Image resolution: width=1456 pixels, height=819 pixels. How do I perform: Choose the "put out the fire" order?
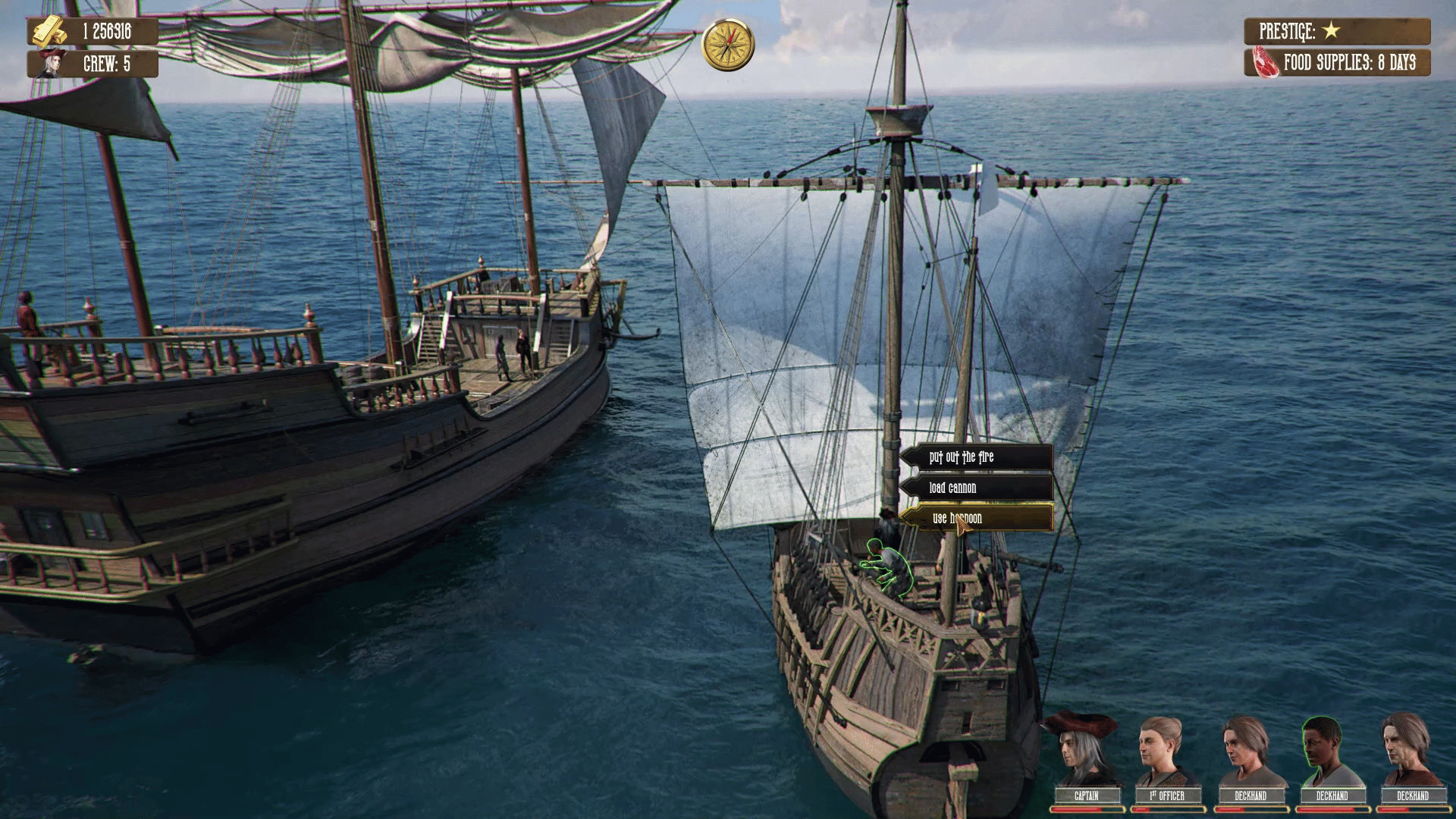tap(977, 457)
